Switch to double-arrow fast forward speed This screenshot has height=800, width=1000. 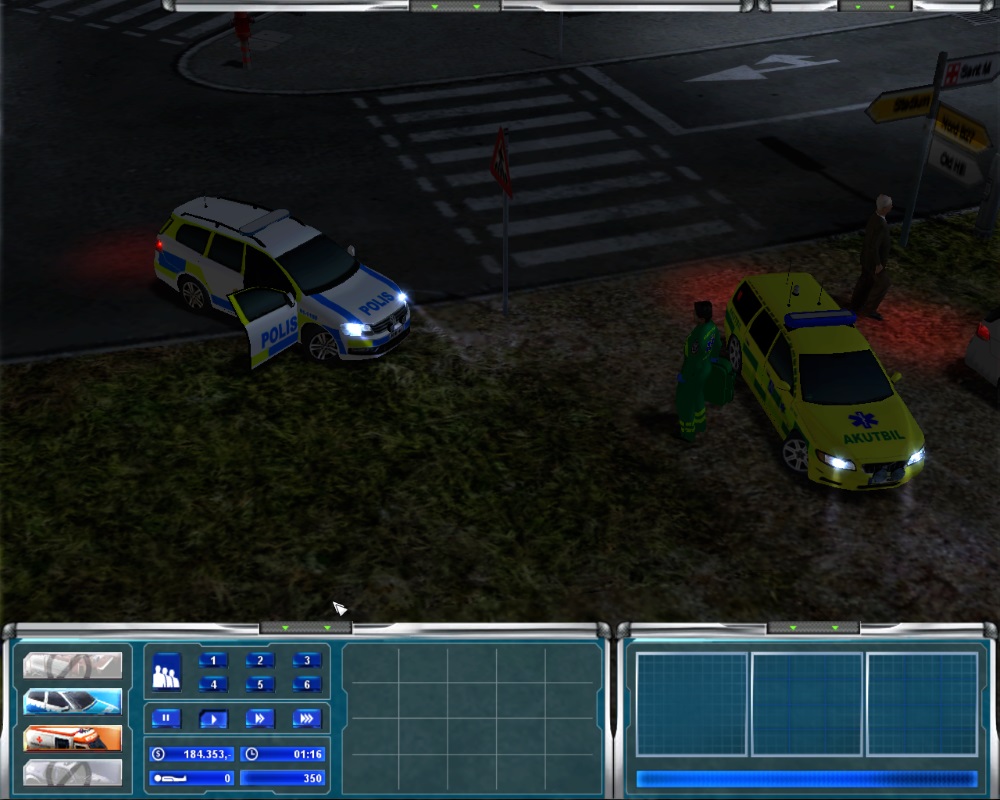click(260, 718)
